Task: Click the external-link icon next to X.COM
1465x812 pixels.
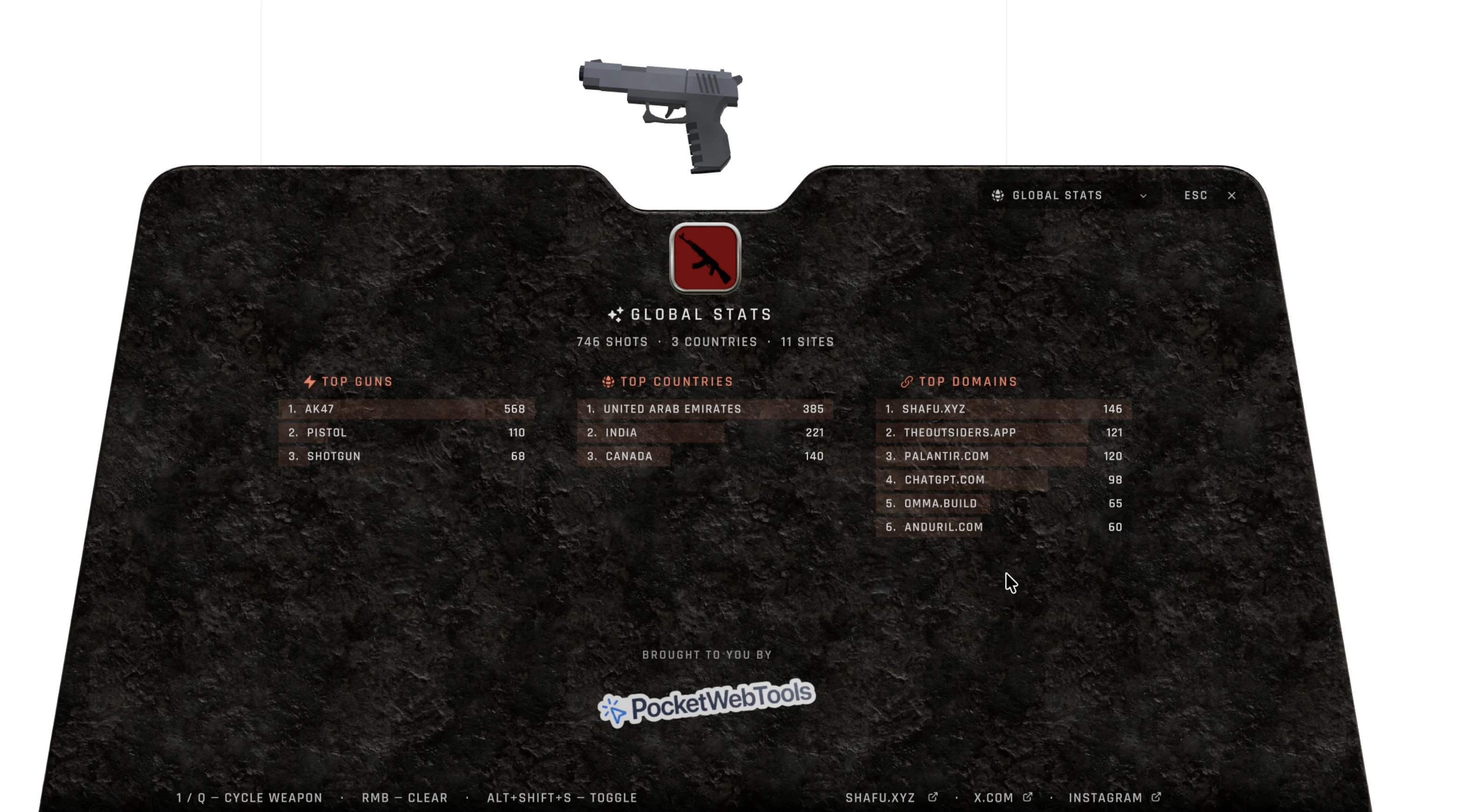Action: pos(1028,797)
